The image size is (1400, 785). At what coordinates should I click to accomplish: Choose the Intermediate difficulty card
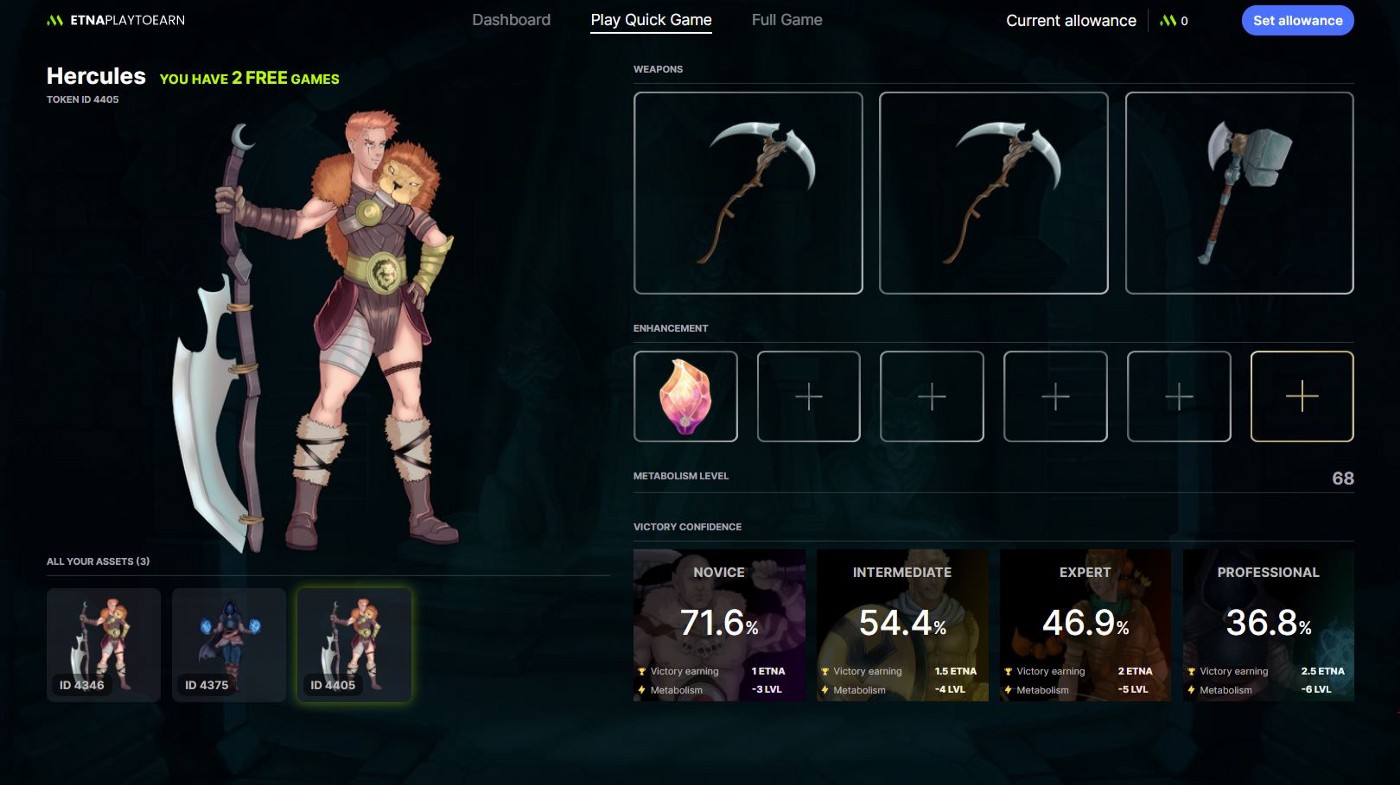click(x=902, y=624)
